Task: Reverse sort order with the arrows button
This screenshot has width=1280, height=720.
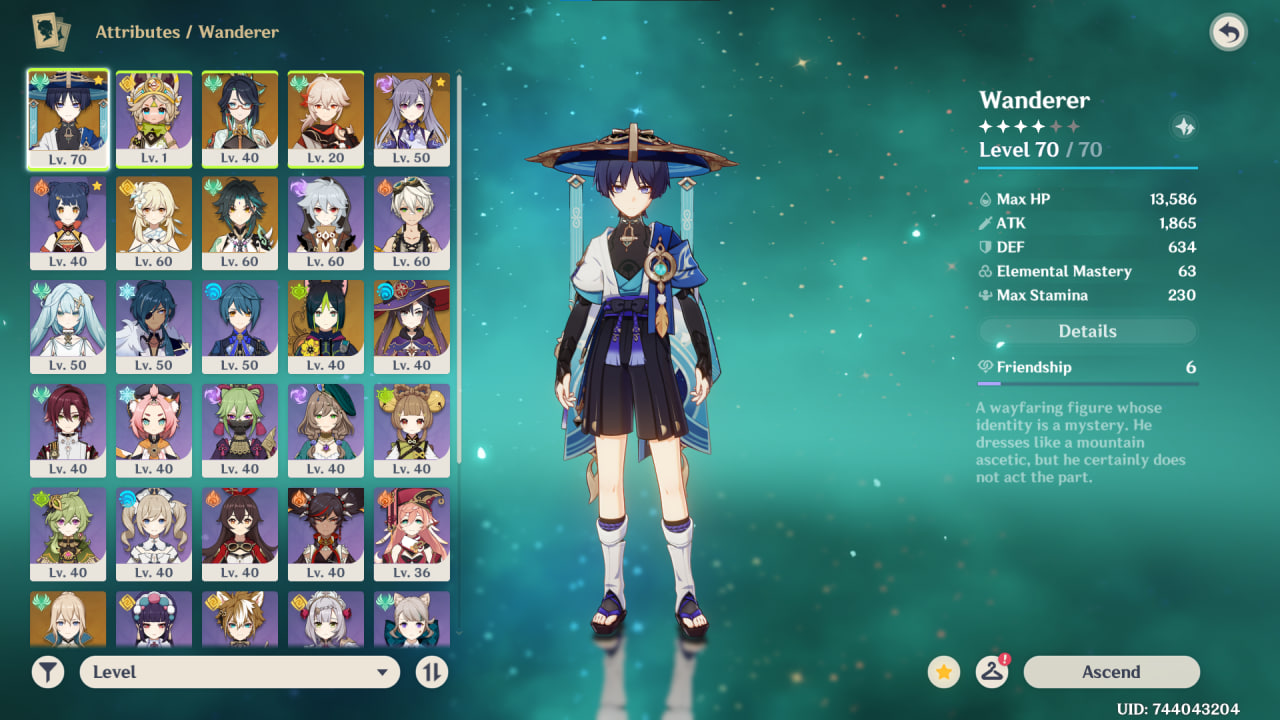Action: coord(432,672)
